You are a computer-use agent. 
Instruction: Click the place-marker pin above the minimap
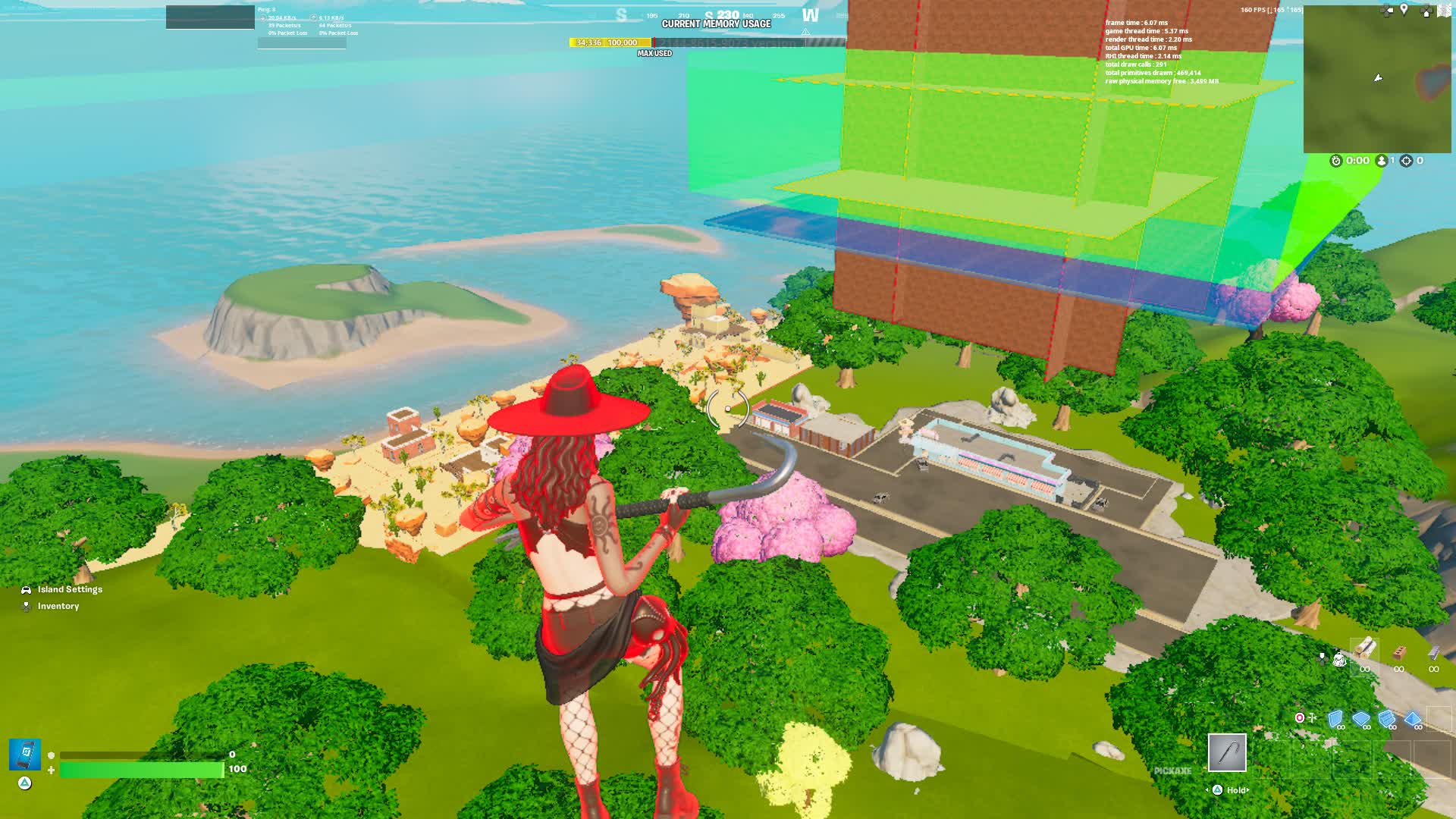[x=1403, y=9]
